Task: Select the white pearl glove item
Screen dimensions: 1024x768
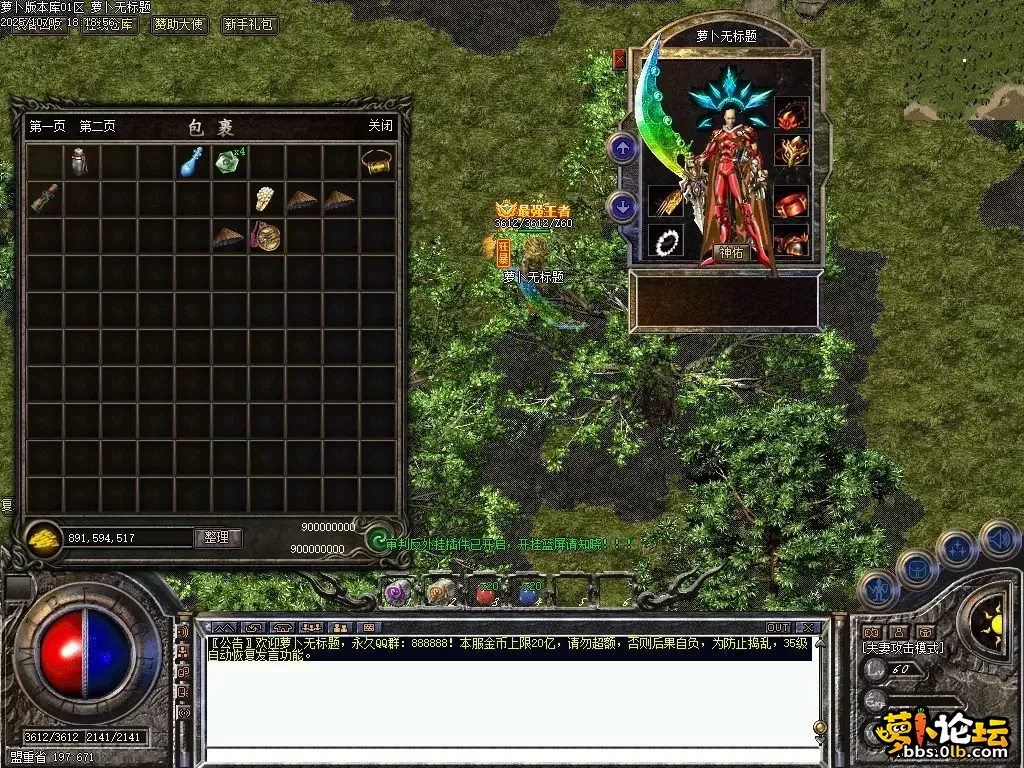Action: point(265,198)
